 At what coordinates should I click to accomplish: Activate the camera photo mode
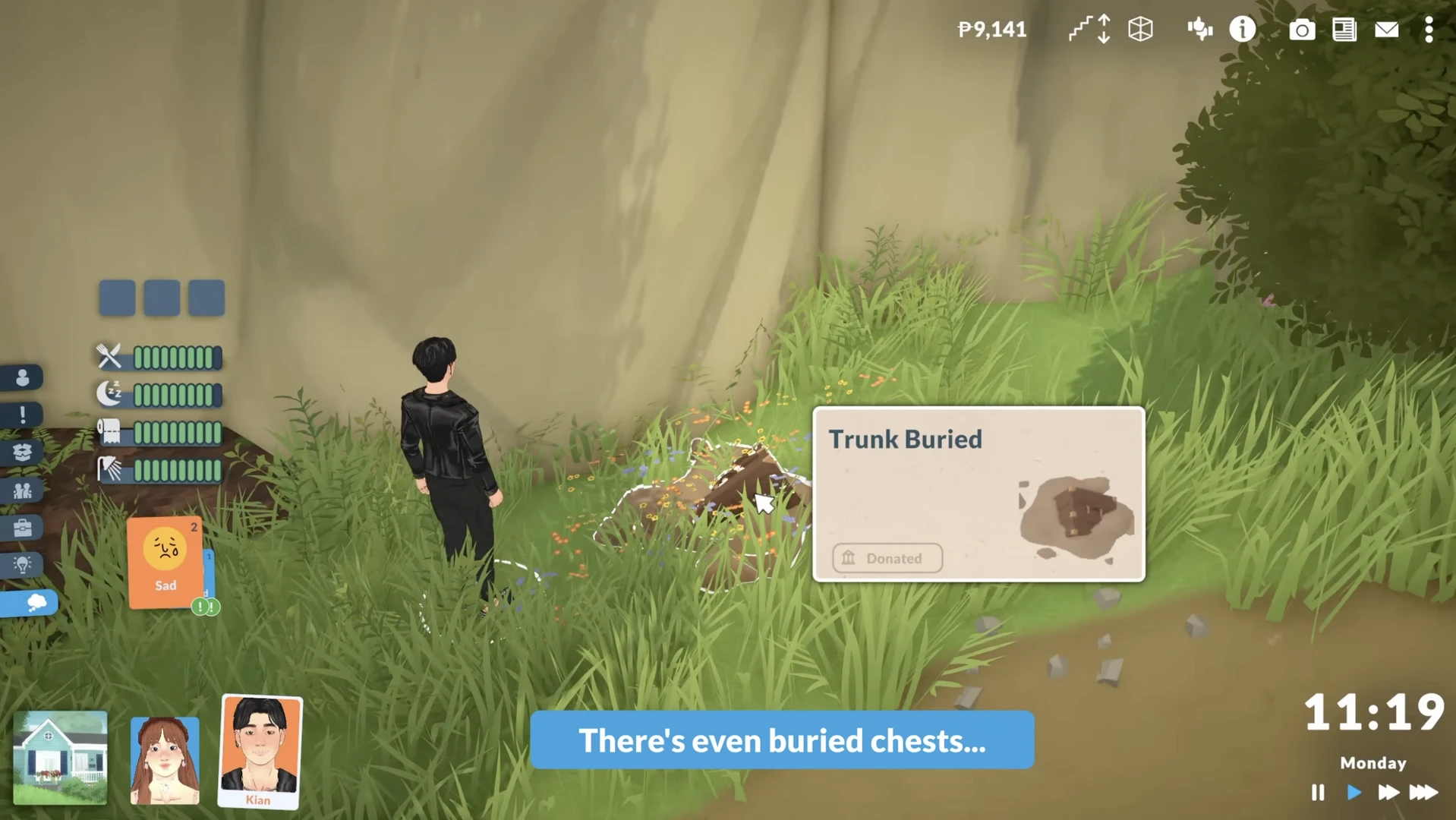(1301, 30)
